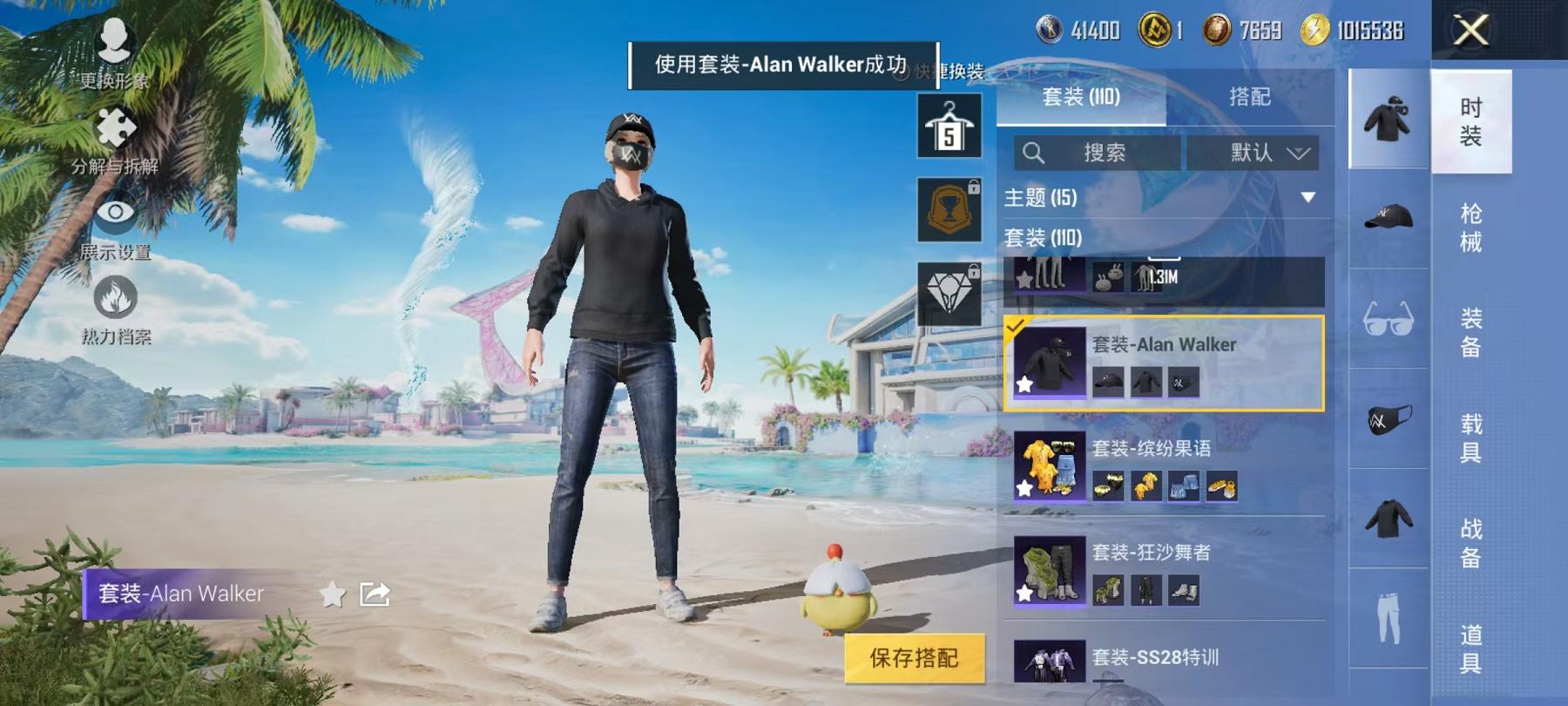Select the glasses equipment slot icon
The image size is (1568, 706).
(x=1385, y=318)
